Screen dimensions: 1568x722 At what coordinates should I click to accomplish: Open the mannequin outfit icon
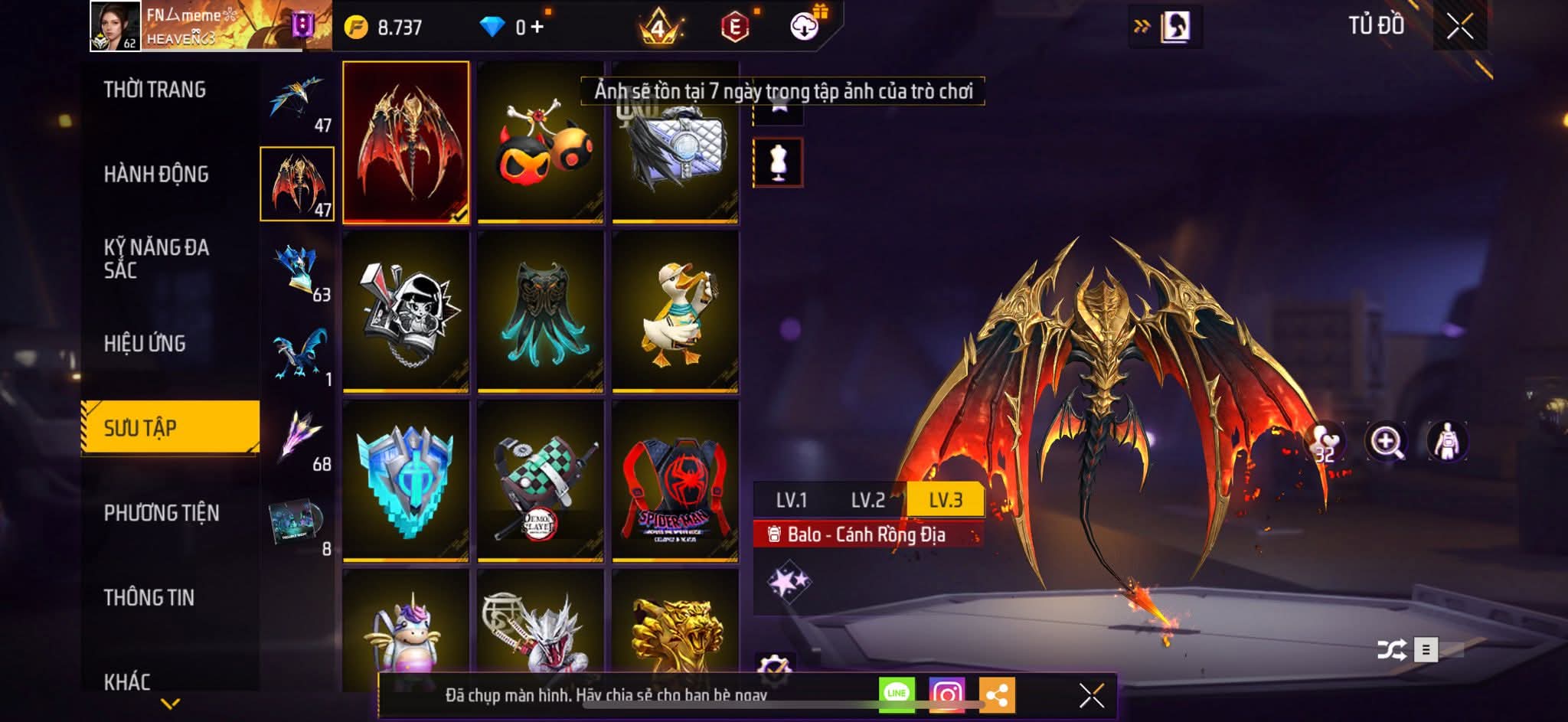(778, 162)
